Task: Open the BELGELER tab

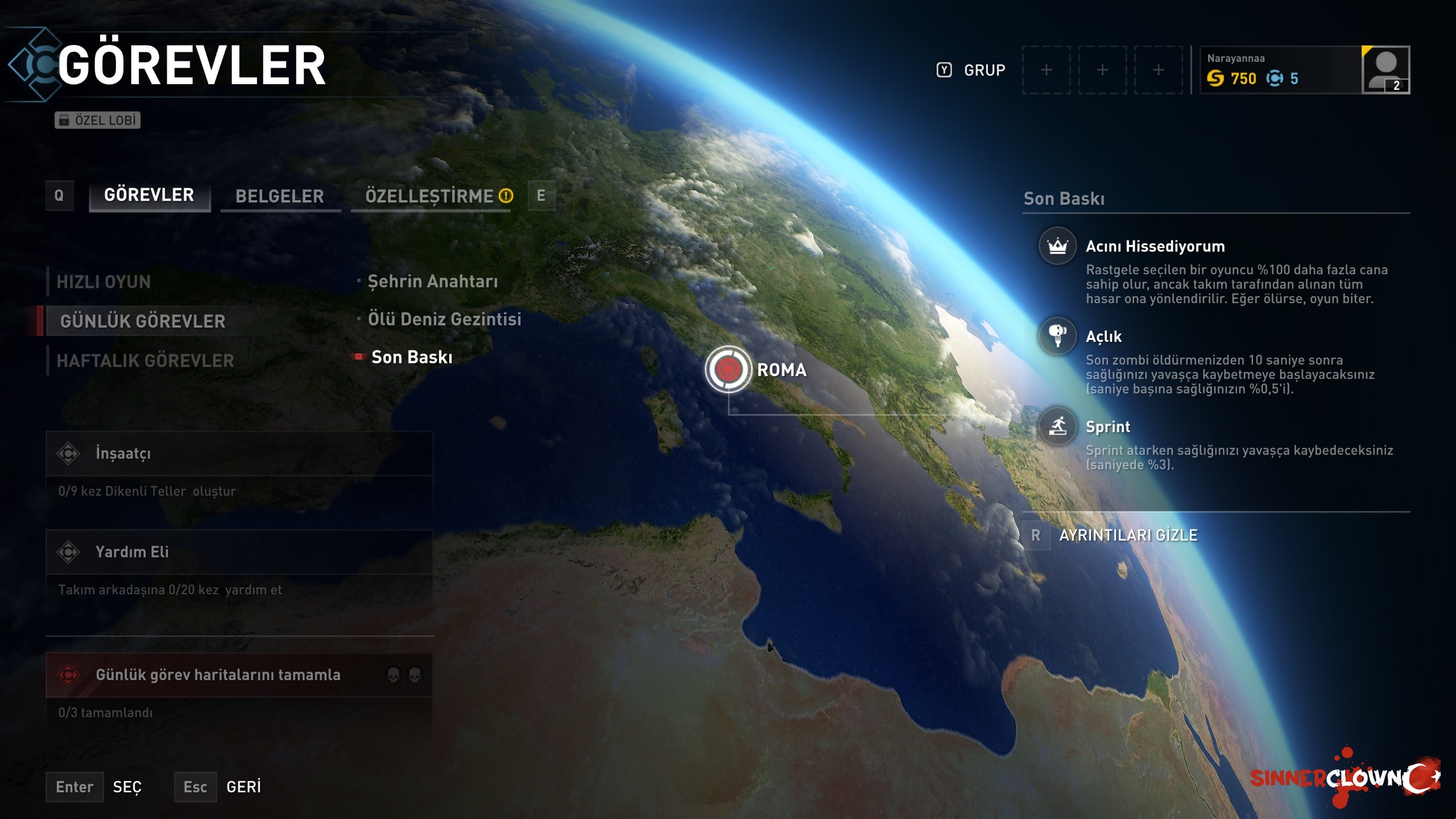Action: (x=280, y=197)
